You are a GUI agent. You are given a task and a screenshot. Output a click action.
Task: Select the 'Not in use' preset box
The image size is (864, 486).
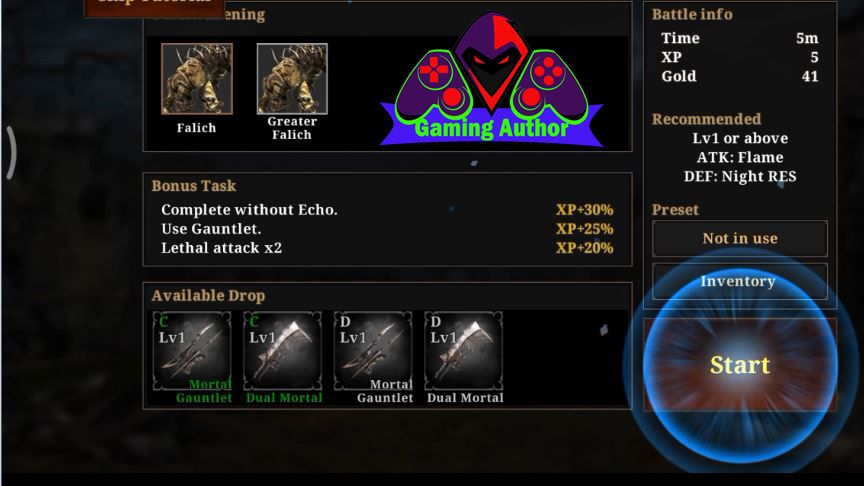point(739,238)
